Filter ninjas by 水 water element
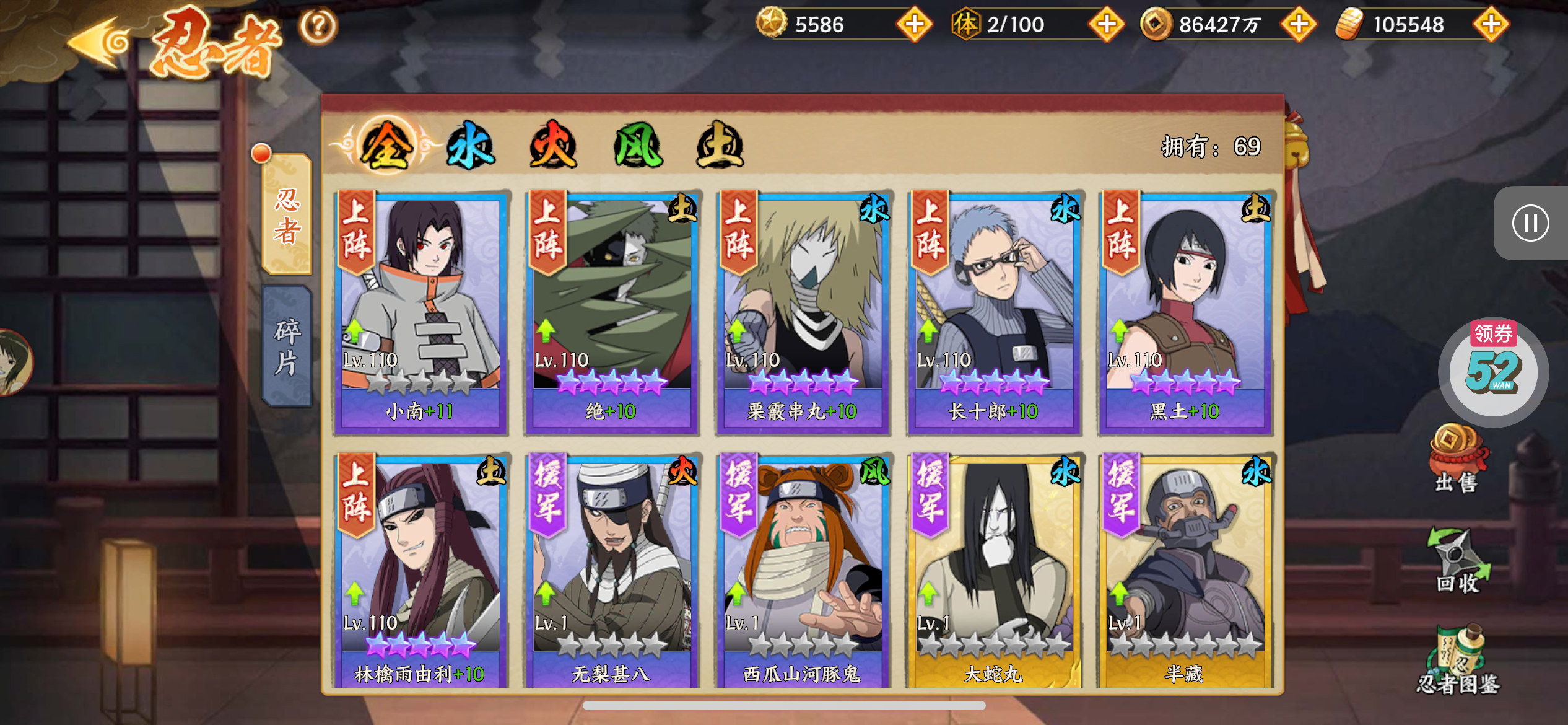This screenshot has width=1568, height=725. point(471,146)
